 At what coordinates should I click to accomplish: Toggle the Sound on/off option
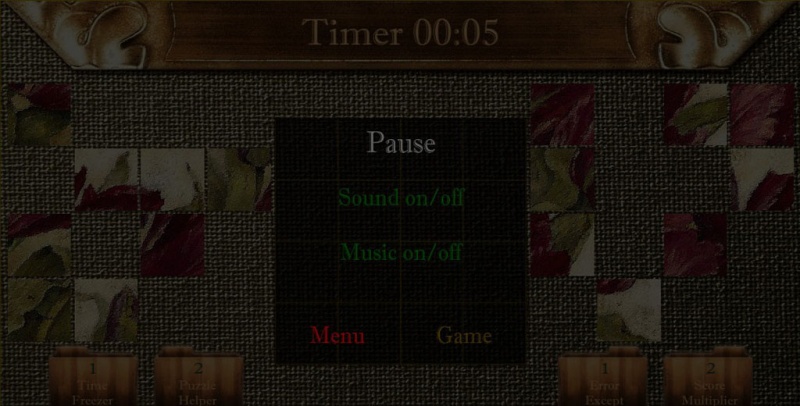click(401, 197)
